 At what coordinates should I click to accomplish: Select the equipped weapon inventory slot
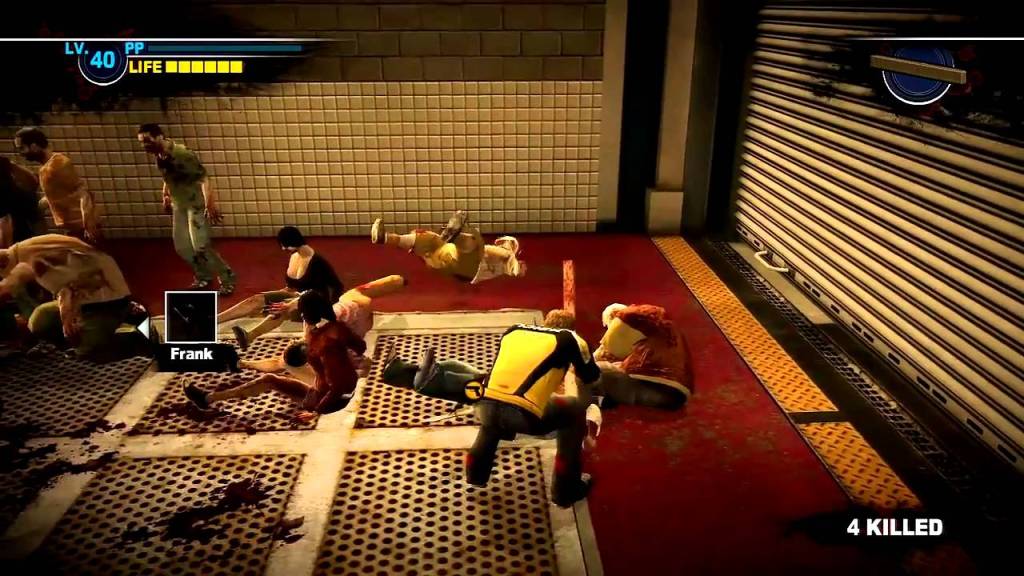click(x=917, y=72)
